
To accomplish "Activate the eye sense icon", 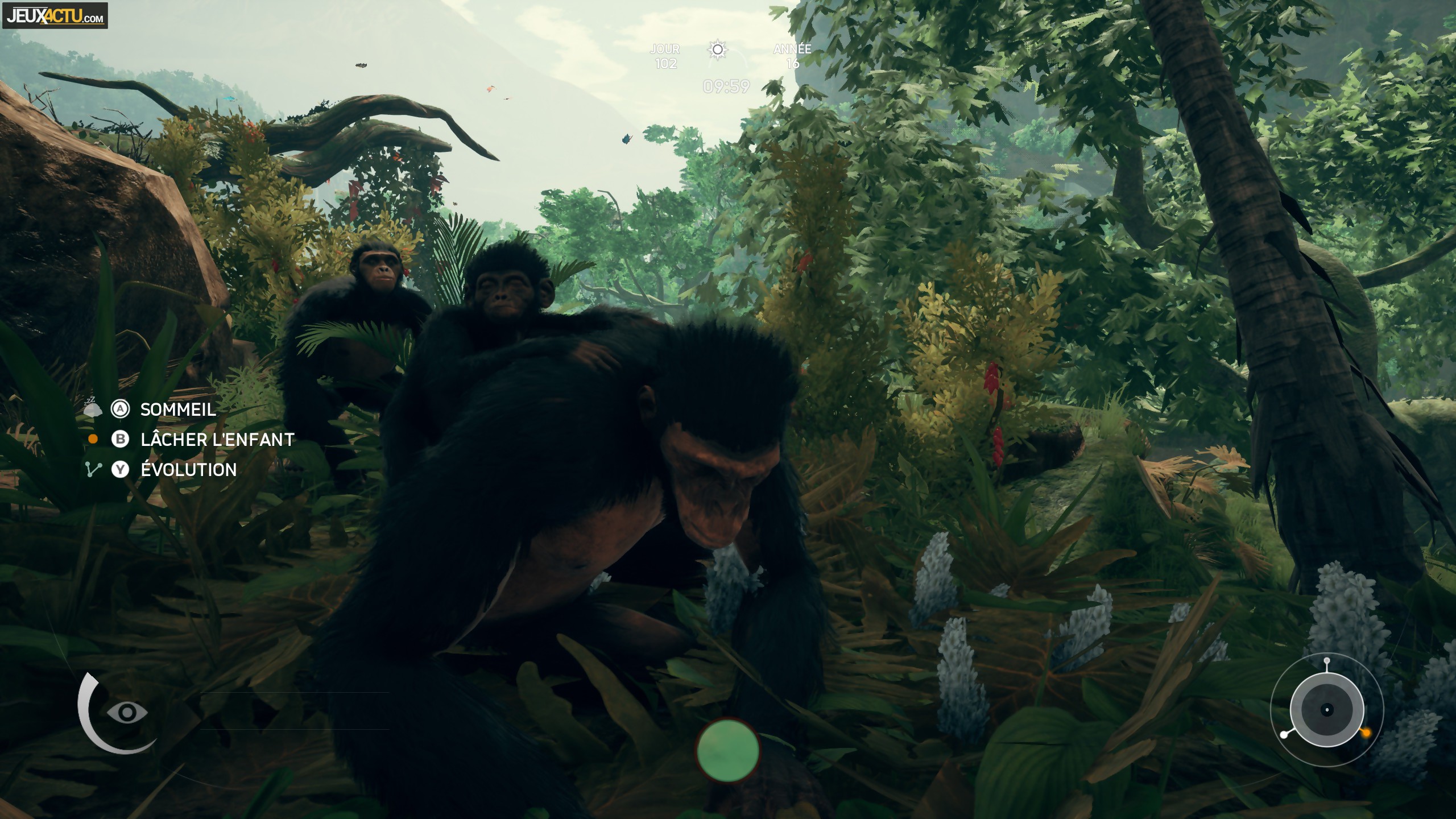I will (x=127, y=712).
